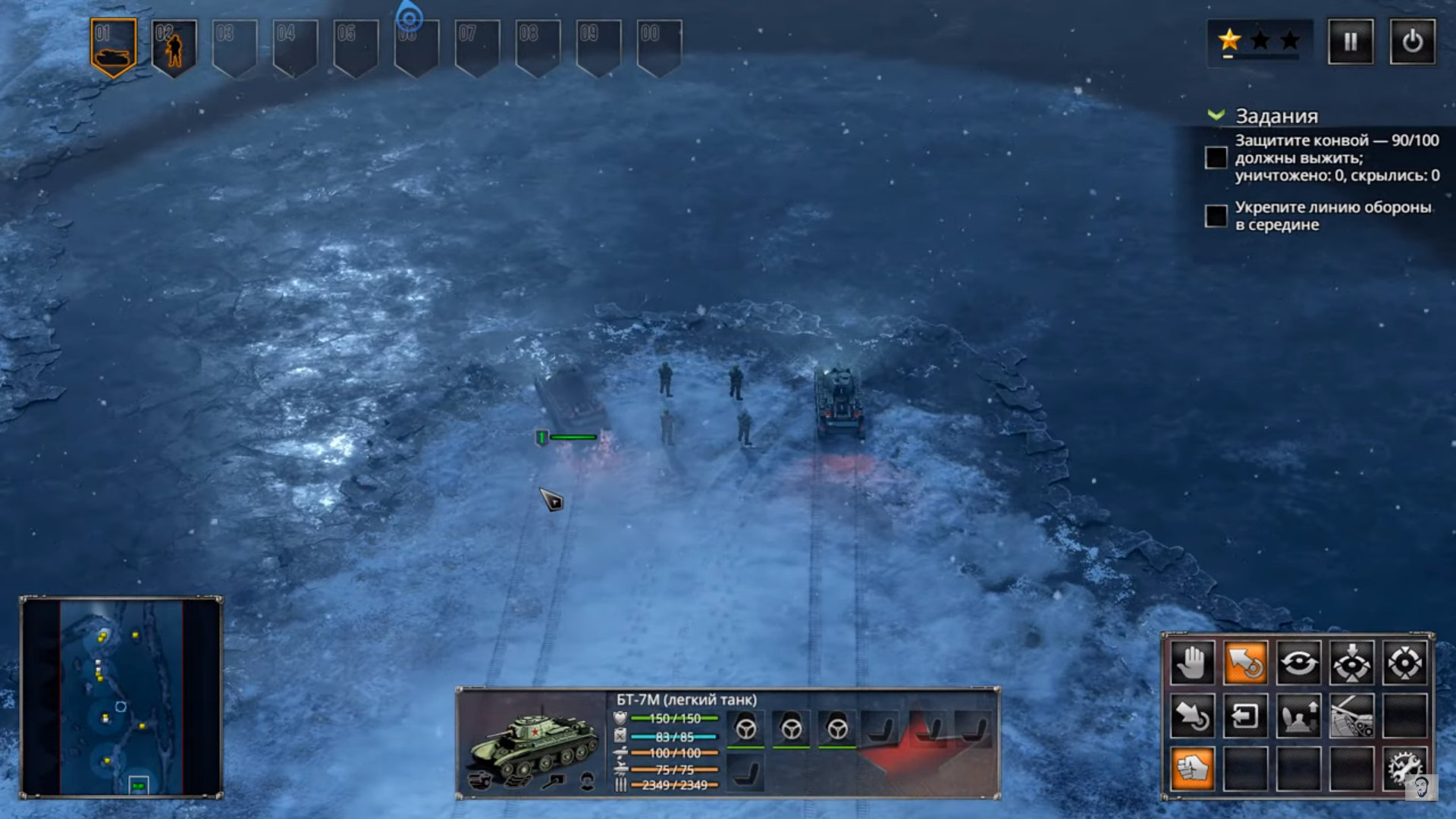Select the tank tracks ability icon

[1351, 716]
